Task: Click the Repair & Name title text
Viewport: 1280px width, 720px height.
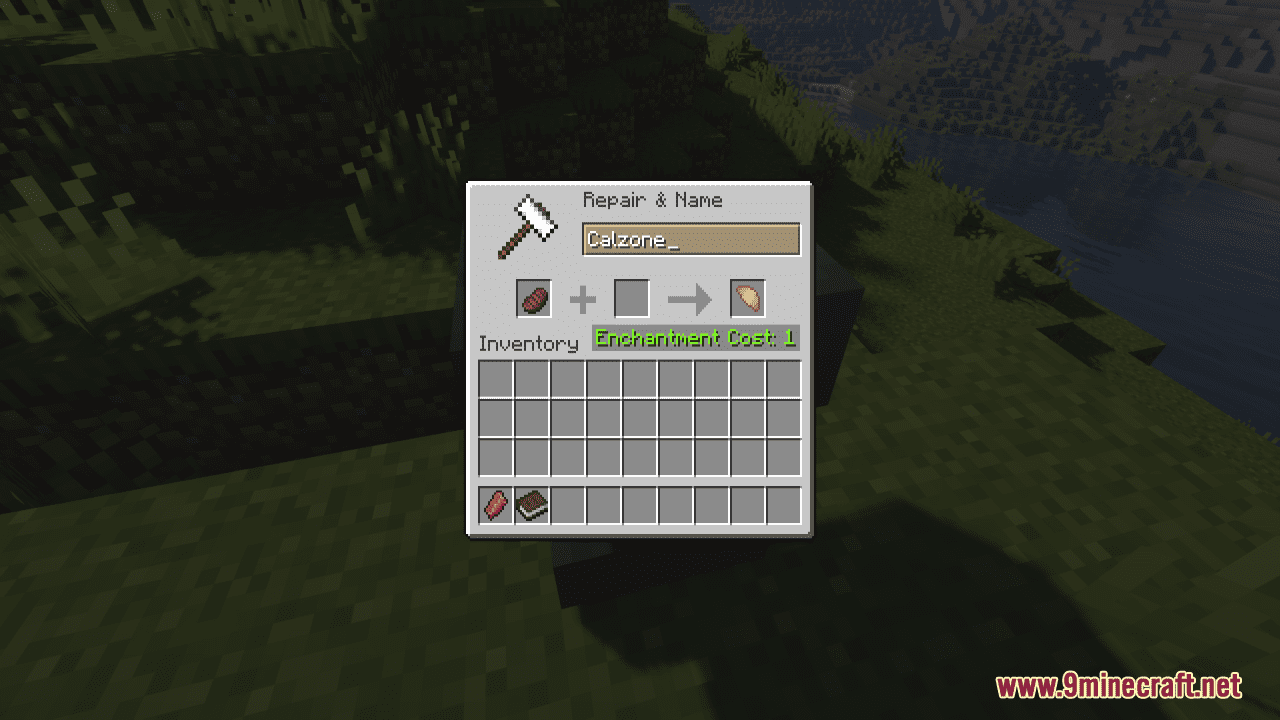Action: click(651, 200)
